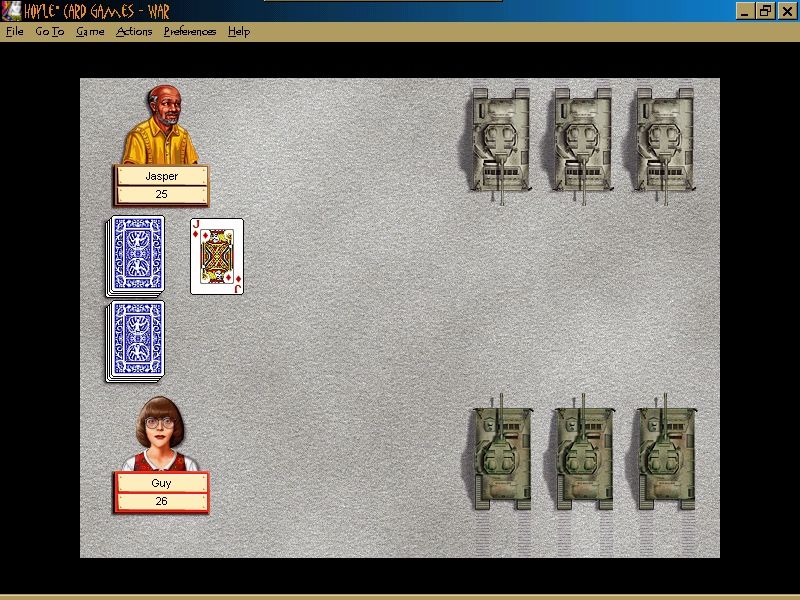Select the Jack of Diamonds card

pyautogui.click(x=217, y=256)
